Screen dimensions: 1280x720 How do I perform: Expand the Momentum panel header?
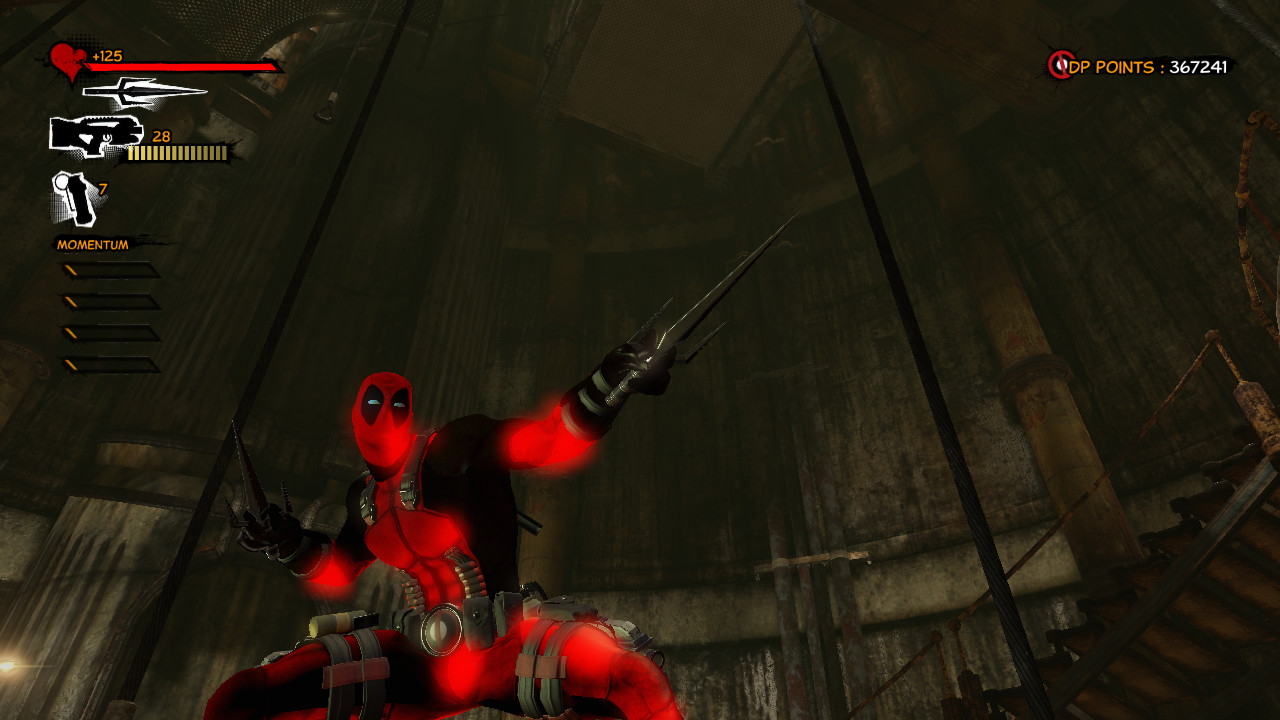click(x=95, y=242)
